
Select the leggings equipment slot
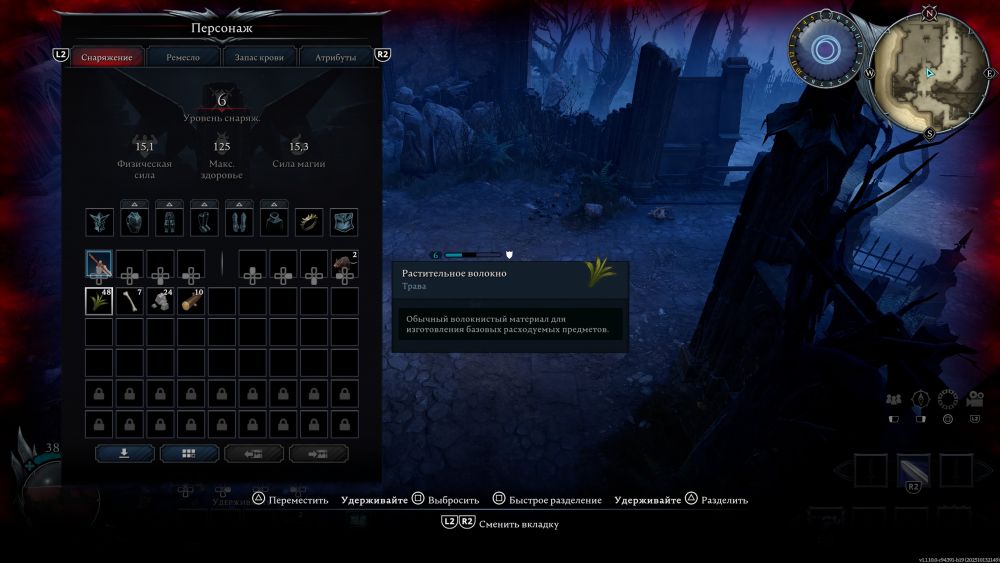point(169,222)
